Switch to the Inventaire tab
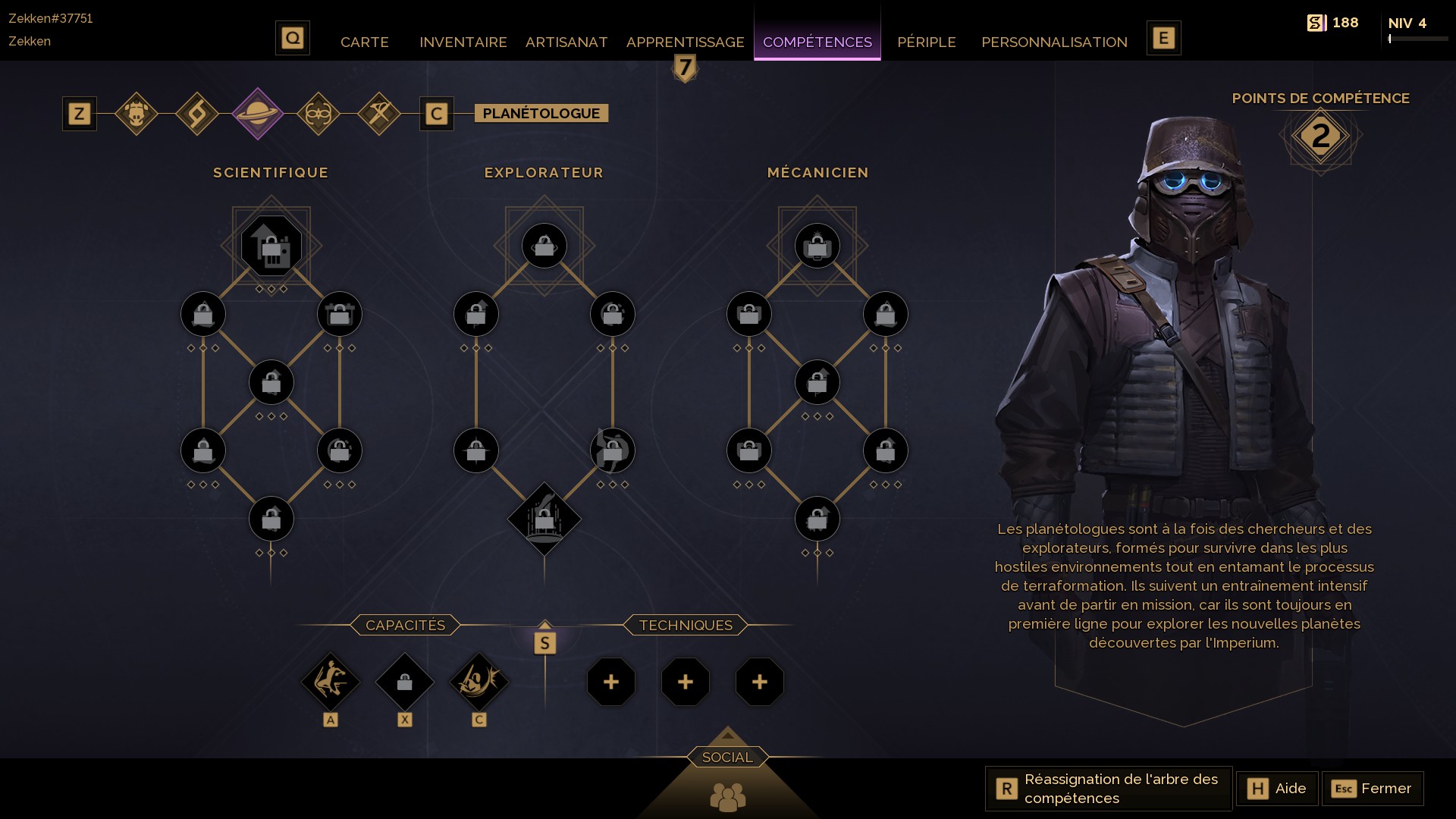1456x819 pixels. click(x=463, y=42)
